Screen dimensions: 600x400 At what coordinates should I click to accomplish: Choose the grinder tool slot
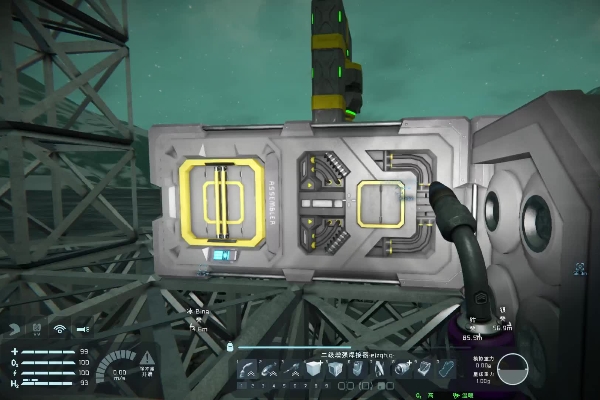click(x=270, y=368)
